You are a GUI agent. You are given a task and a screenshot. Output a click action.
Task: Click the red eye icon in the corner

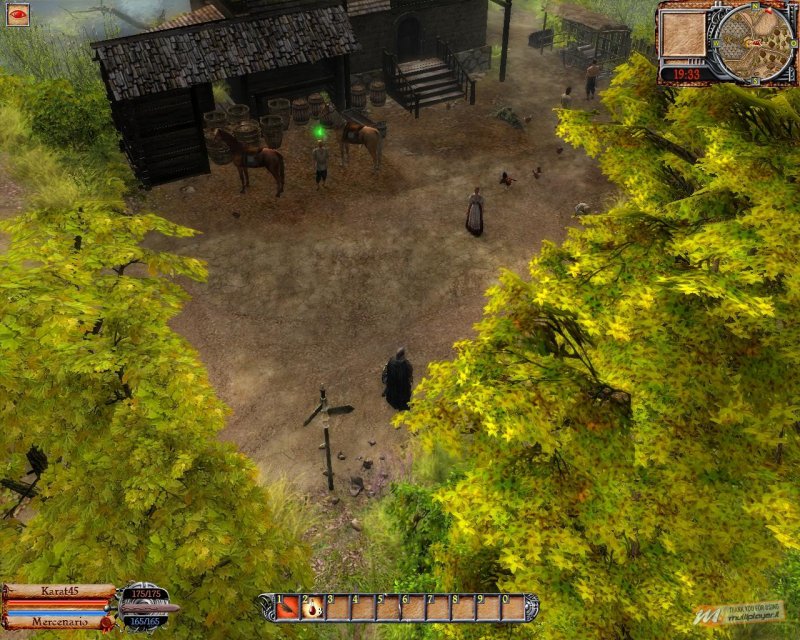(18, 14)
